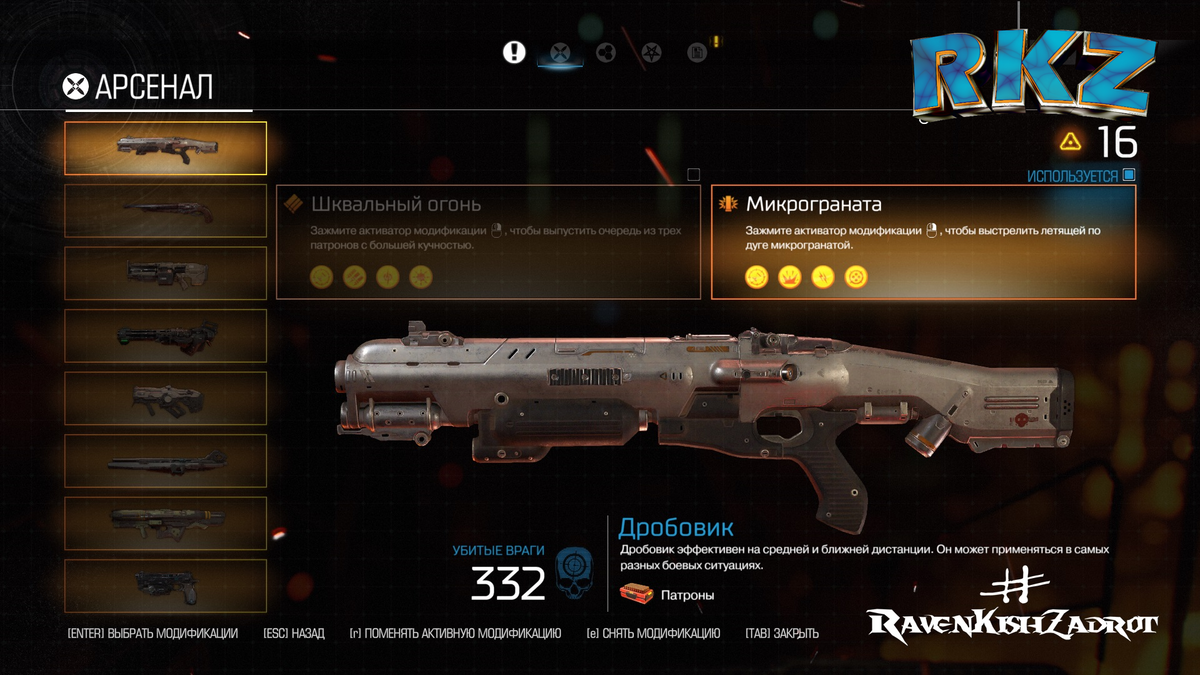
Task: Show the document codex tab
Action: (x=697, y=52)
